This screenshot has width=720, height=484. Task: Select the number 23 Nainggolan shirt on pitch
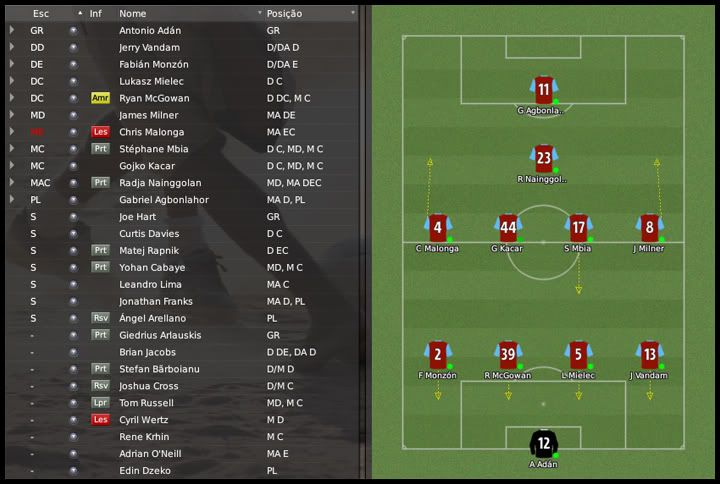[x=543, y=158]
